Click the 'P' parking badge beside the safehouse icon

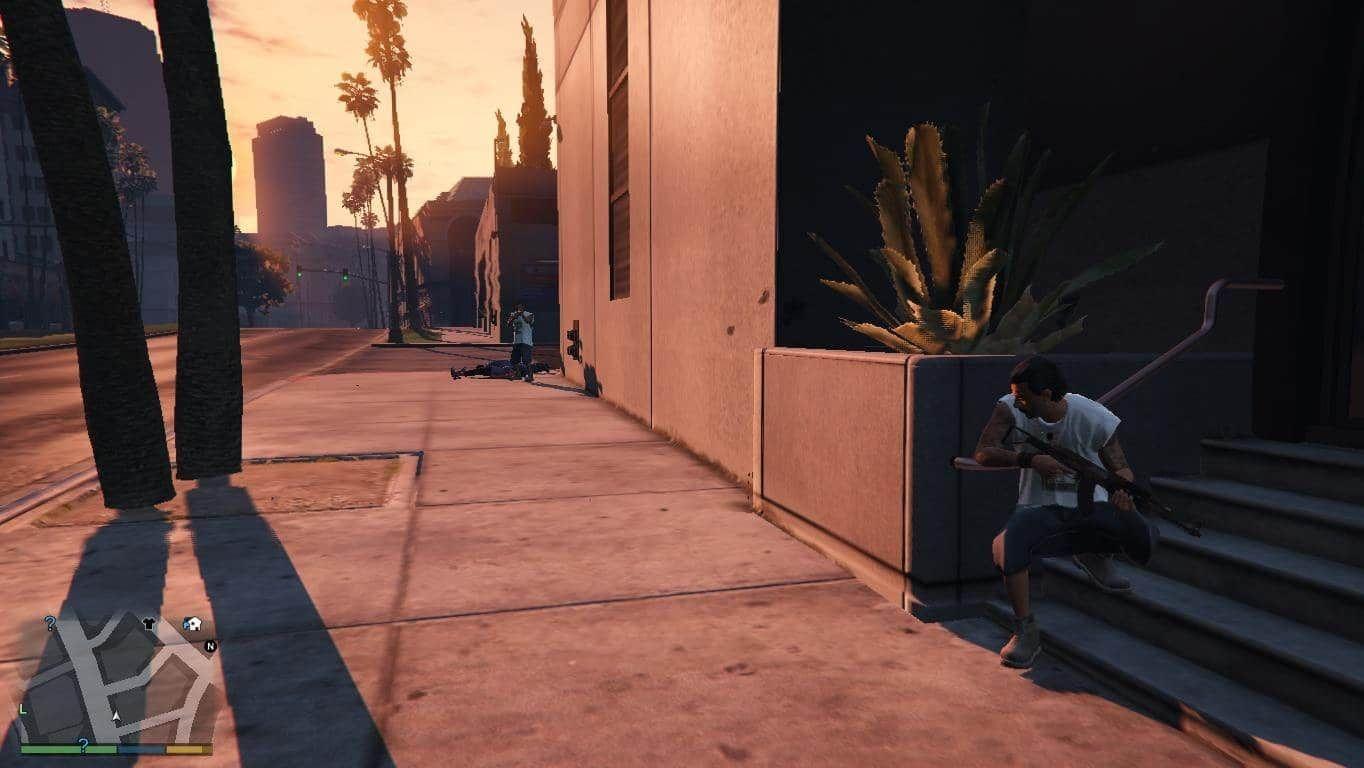tap(187, 625)
